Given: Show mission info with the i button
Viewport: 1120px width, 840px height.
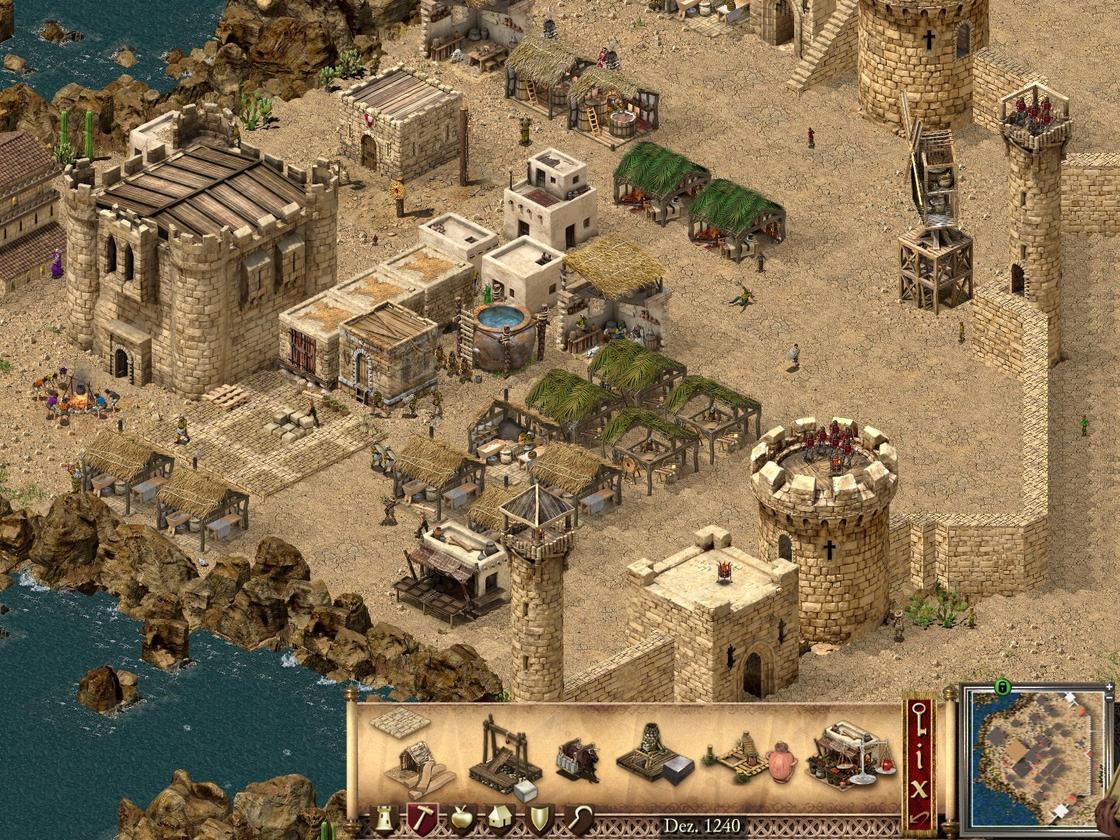Looking at the screenshot, I should tap(919, 752).
